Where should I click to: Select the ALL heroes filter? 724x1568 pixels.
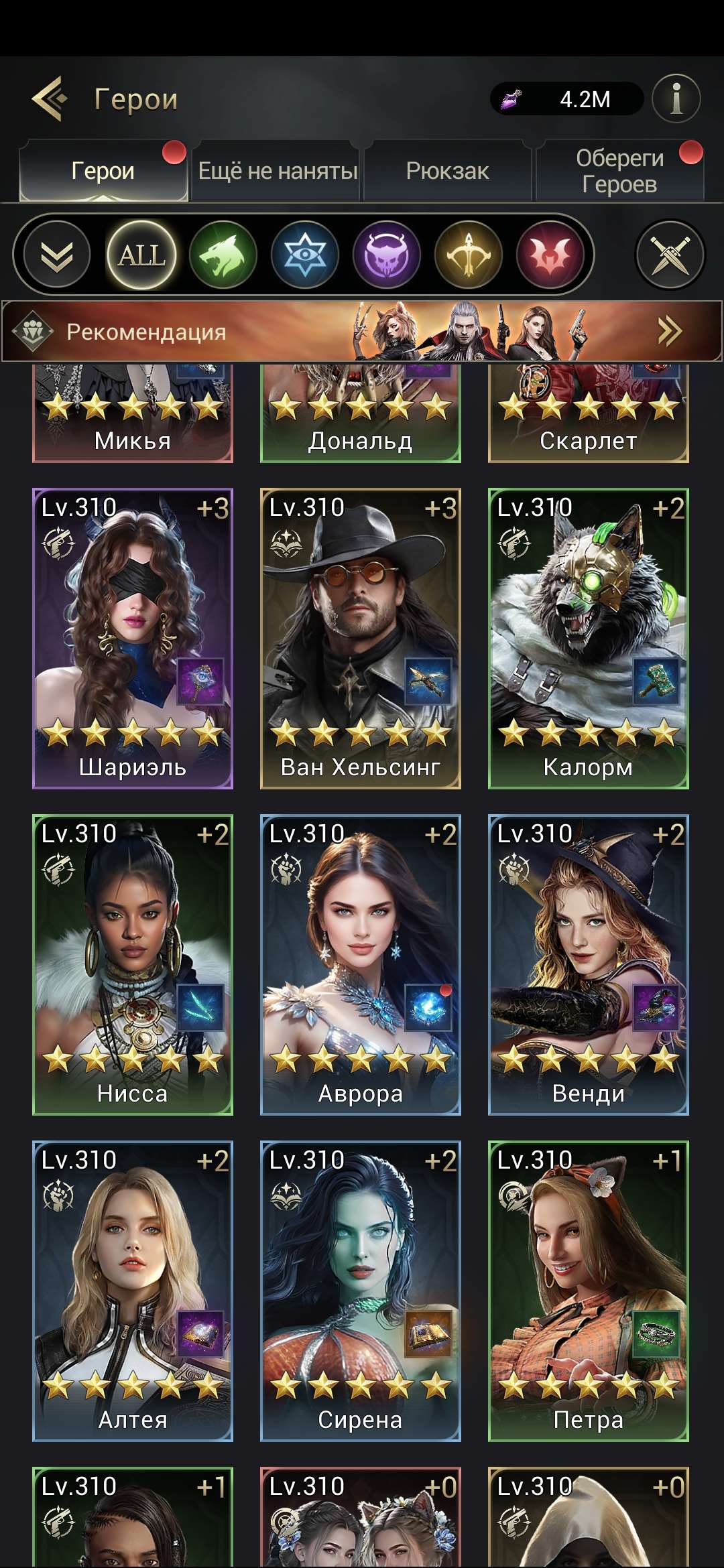141,255
